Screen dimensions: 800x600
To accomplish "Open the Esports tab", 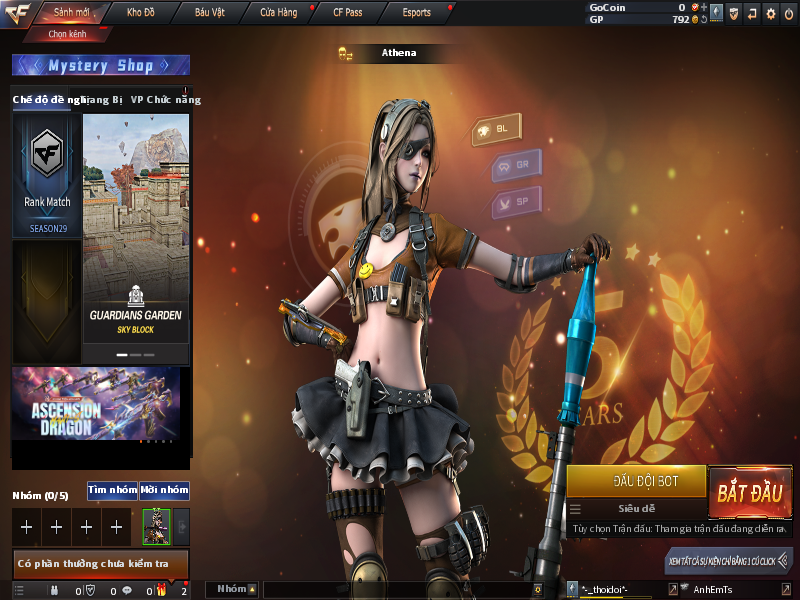I will (415, 12).
